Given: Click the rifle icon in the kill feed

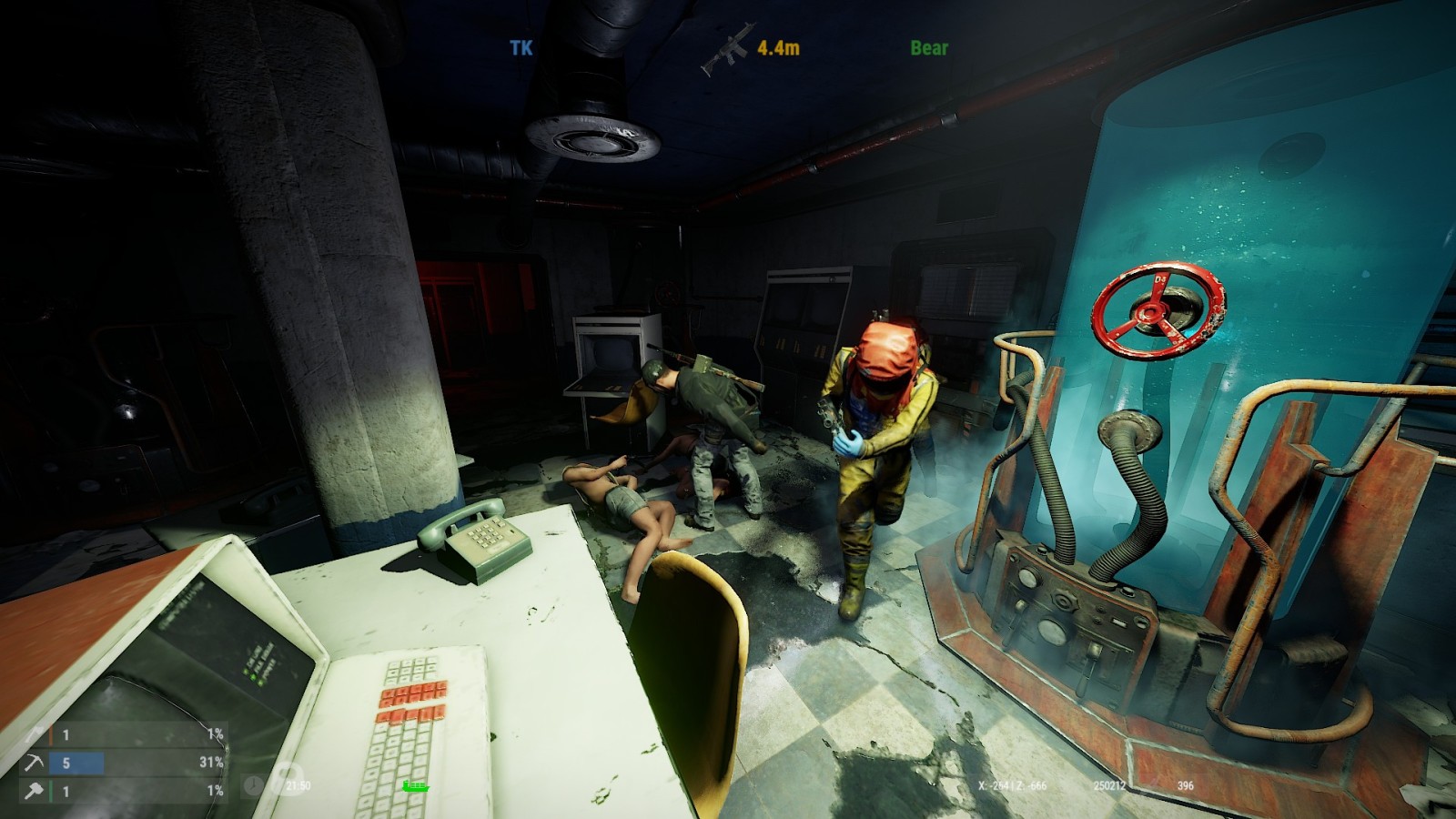Looking at the screenshot, I should 727,46.
